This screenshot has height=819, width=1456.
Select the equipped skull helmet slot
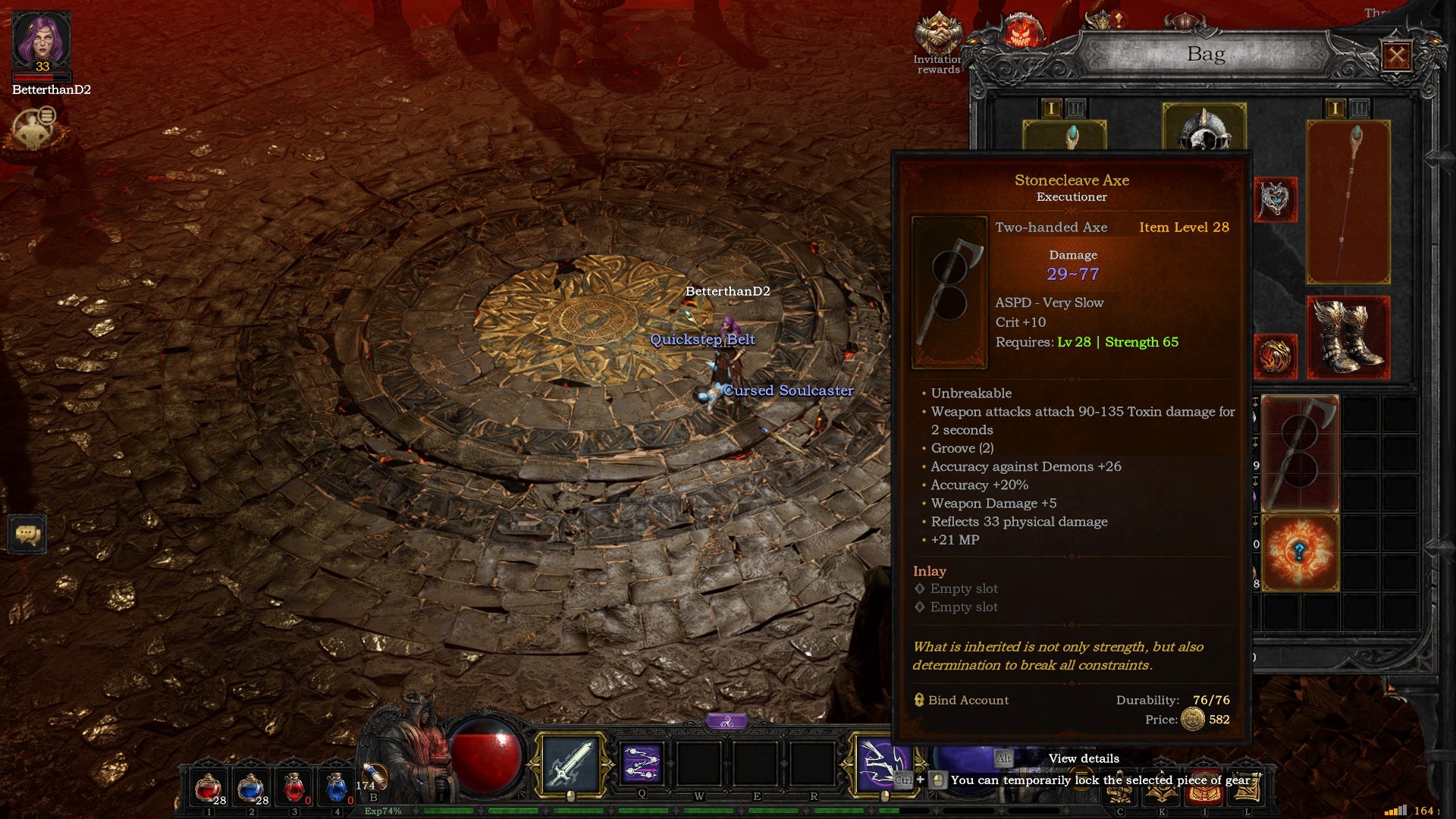[1204, 129]
